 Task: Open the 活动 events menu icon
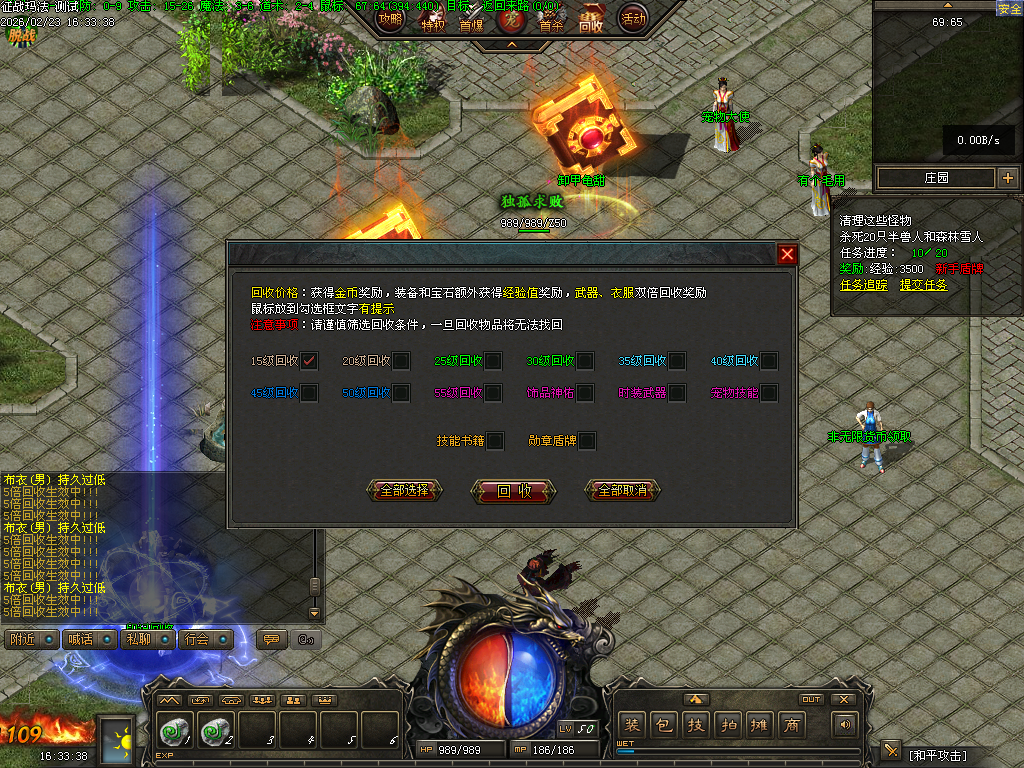point(633,18)
